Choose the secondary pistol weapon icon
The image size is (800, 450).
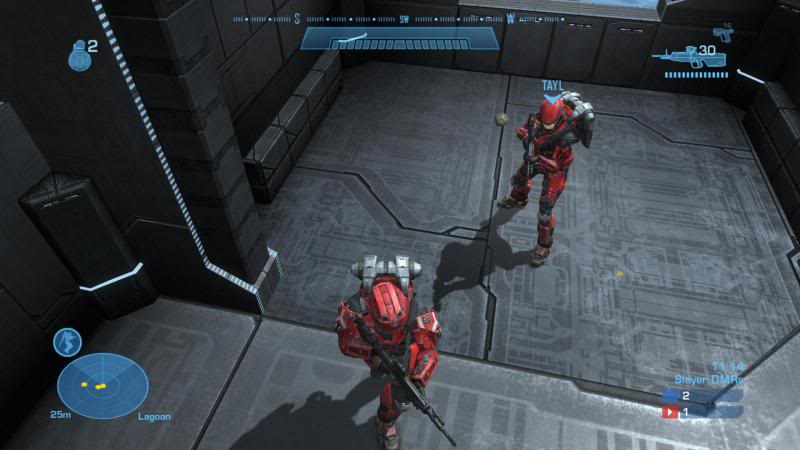pos(724,35)
